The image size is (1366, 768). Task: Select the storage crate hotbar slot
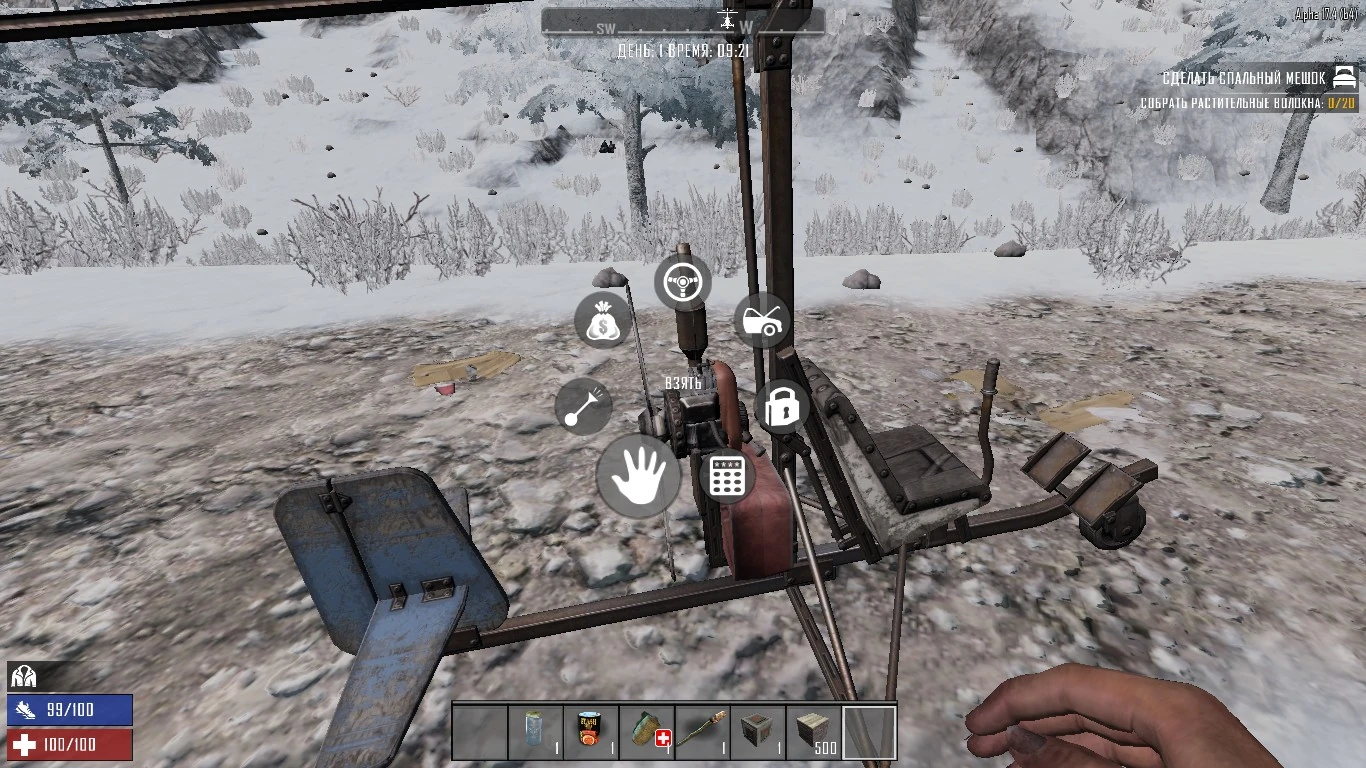(x=757, y=733)
